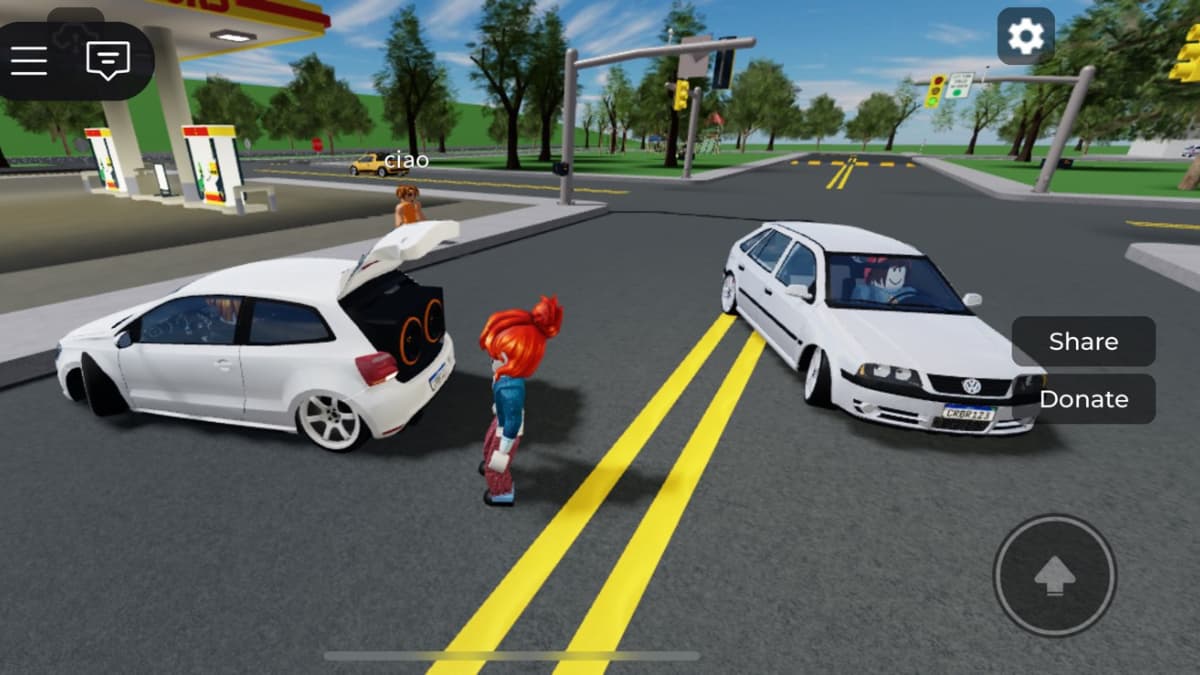1200x675 pixels.
Task: Tap the Donate button
Action: click(x=1083, y=399)
